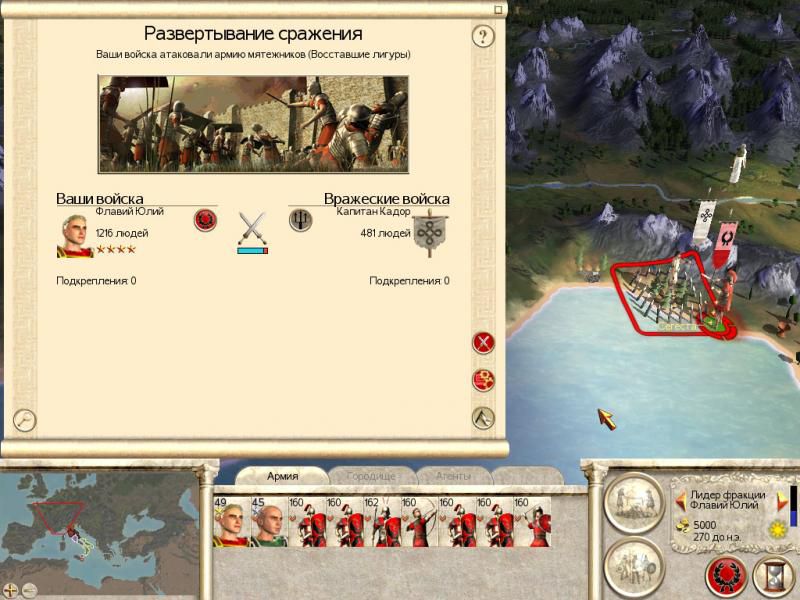Open the faction overview laurel wreath button
This screenshot has width=800, height=600.
click(726, 577)
